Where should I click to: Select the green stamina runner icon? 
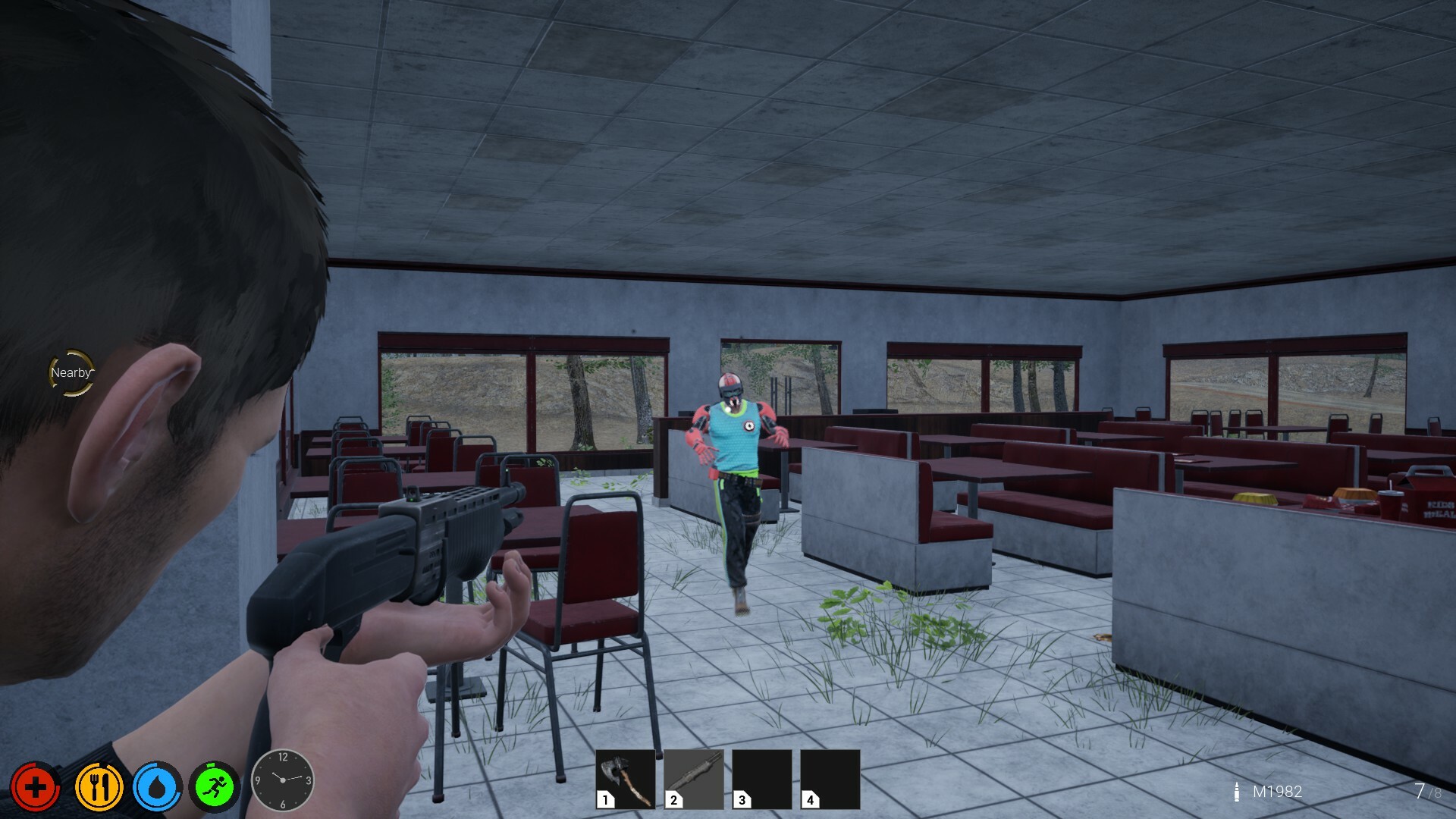pyautogui.click(x=215, y=786)
